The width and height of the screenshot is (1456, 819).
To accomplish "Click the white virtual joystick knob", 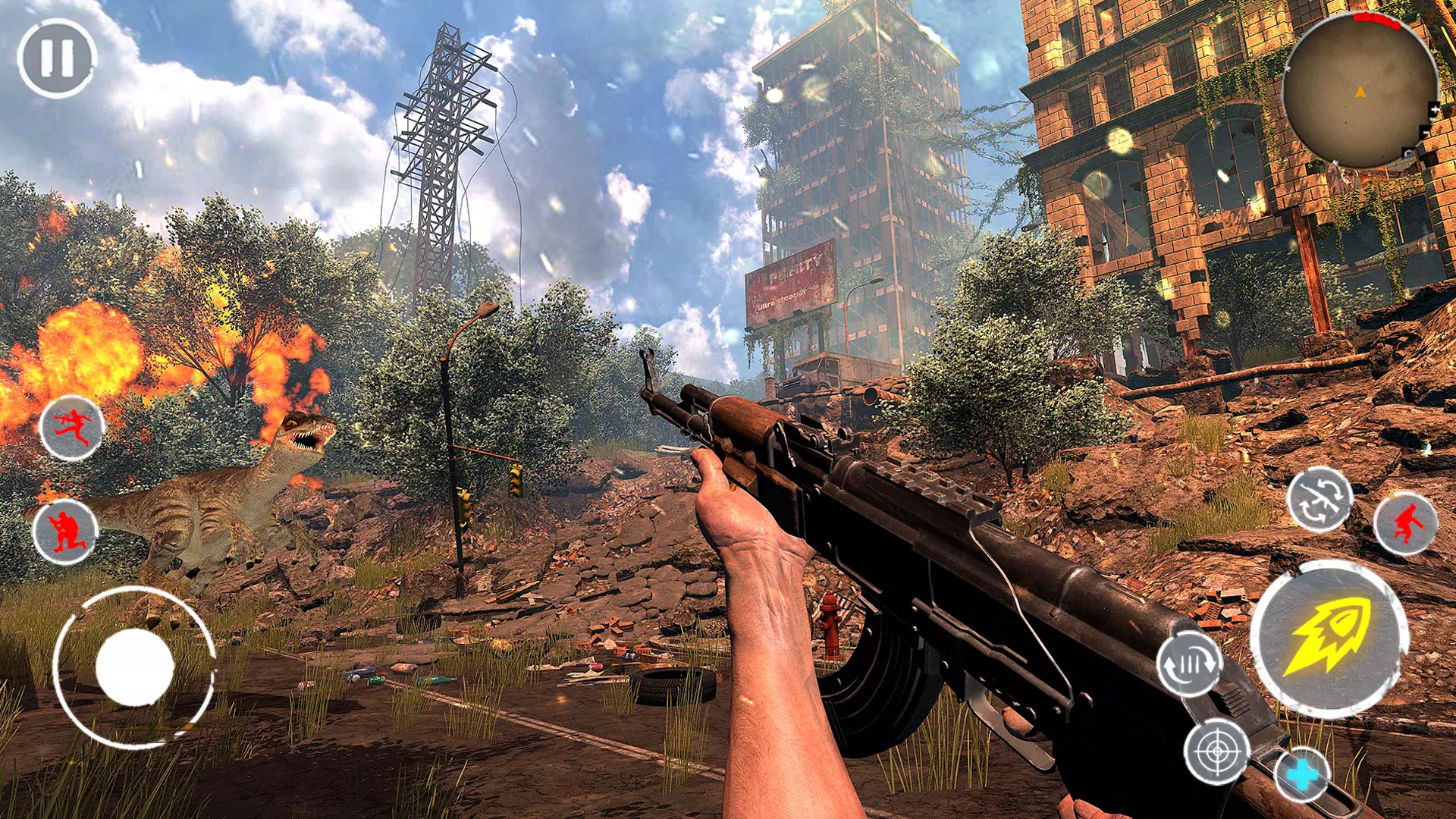I will [x=135, y=667].
